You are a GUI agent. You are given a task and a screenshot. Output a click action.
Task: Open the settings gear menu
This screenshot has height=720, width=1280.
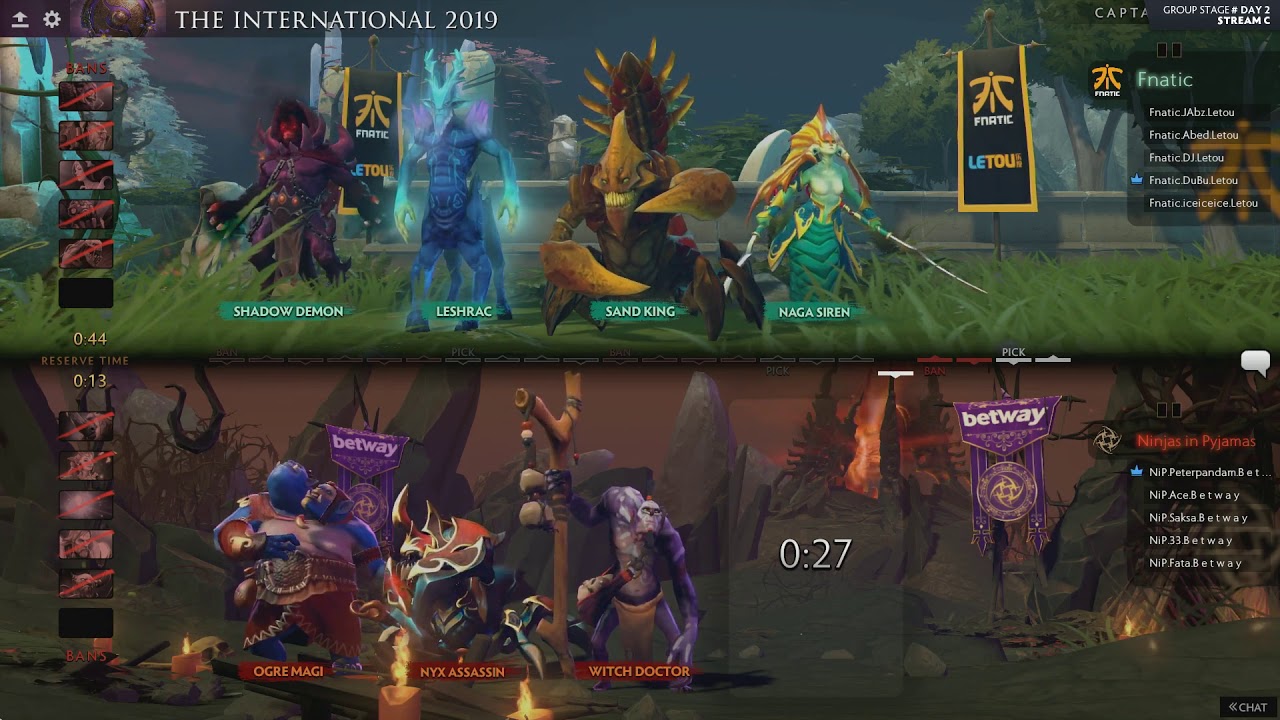[x=52, y=19]
